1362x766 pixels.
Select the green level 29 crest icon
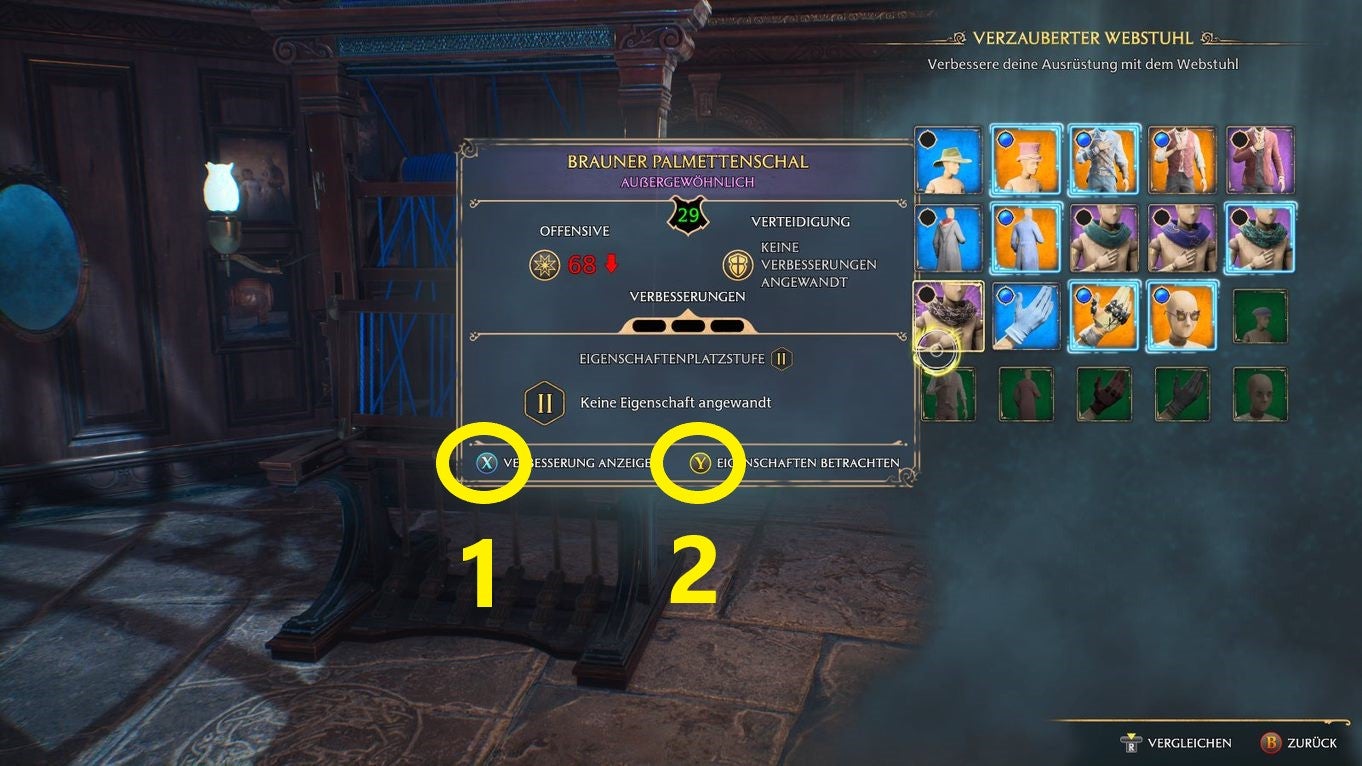(686, 214)
